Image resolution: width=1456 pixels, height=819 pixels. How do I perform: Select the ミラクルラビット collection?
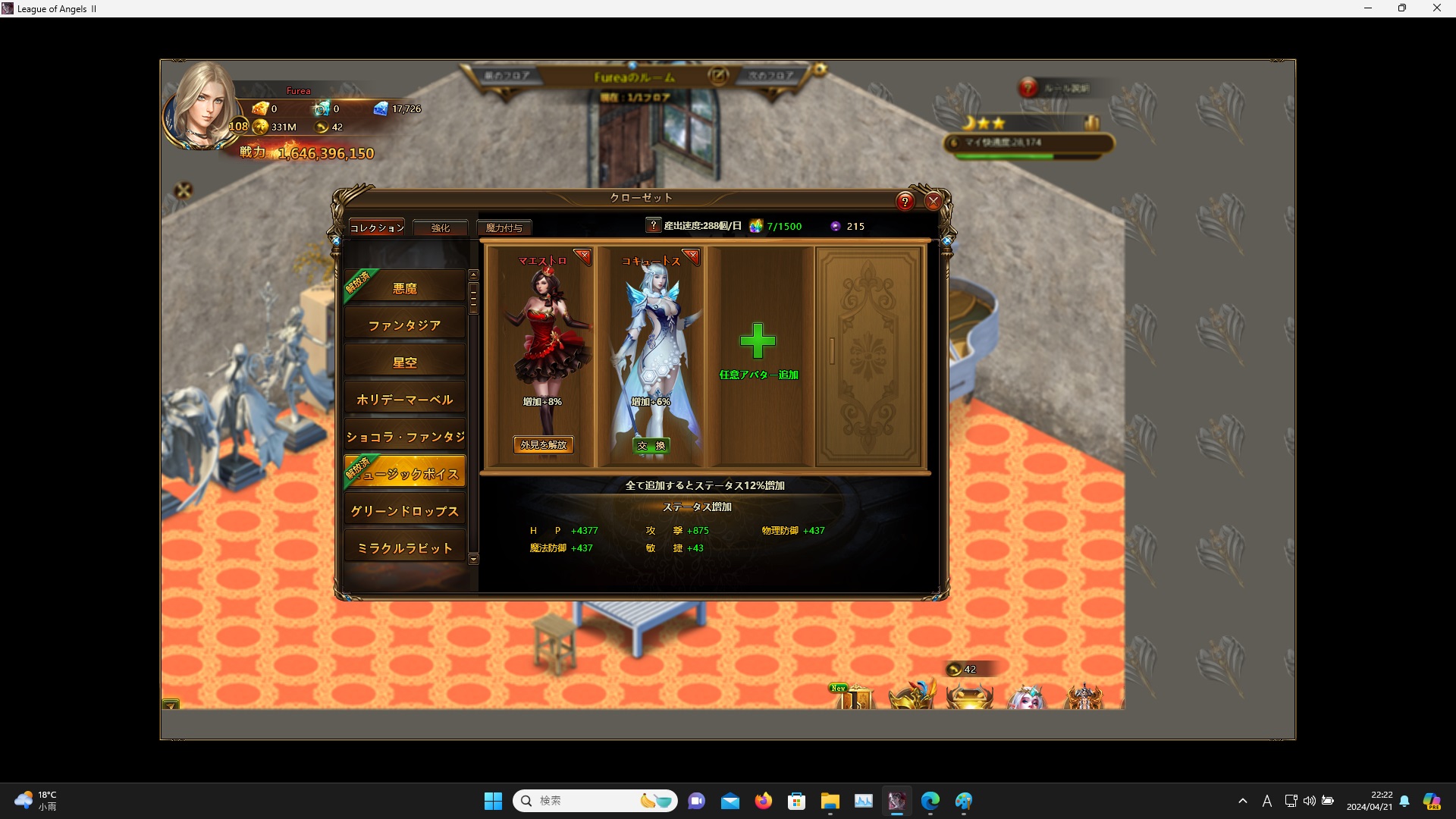405,548
